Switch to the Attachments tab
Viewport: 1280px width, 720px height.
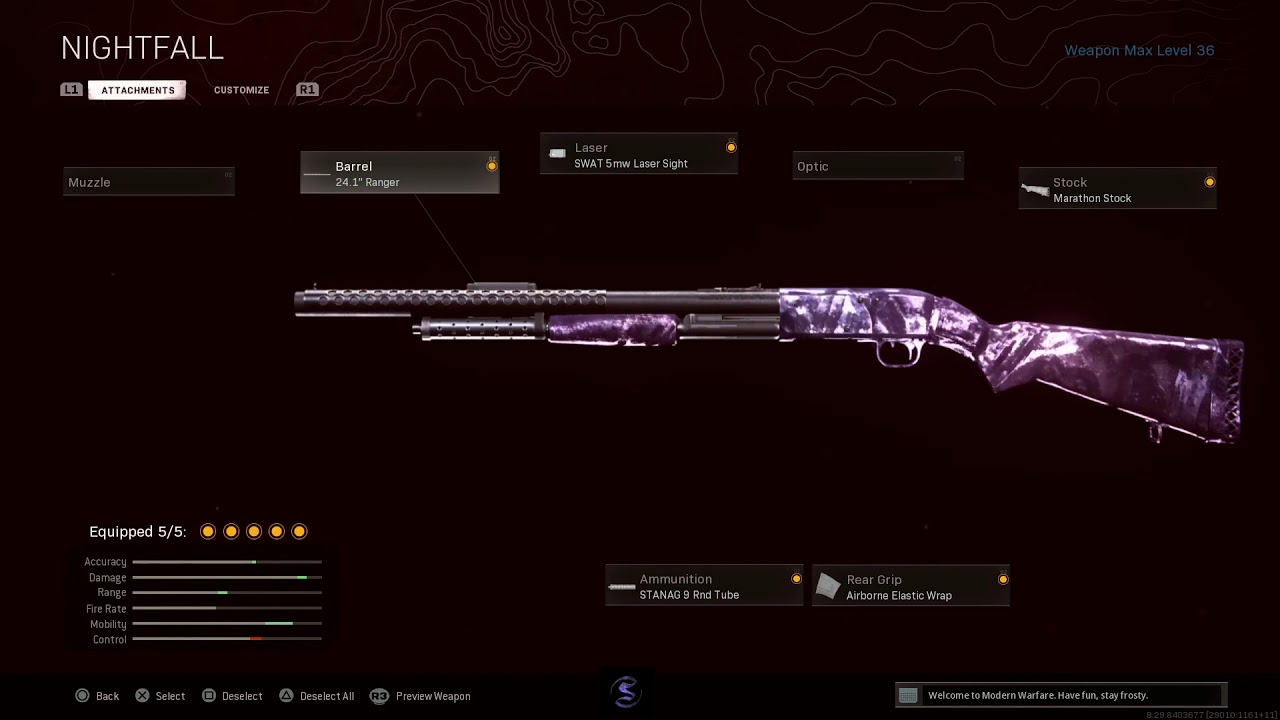[137, 90]
